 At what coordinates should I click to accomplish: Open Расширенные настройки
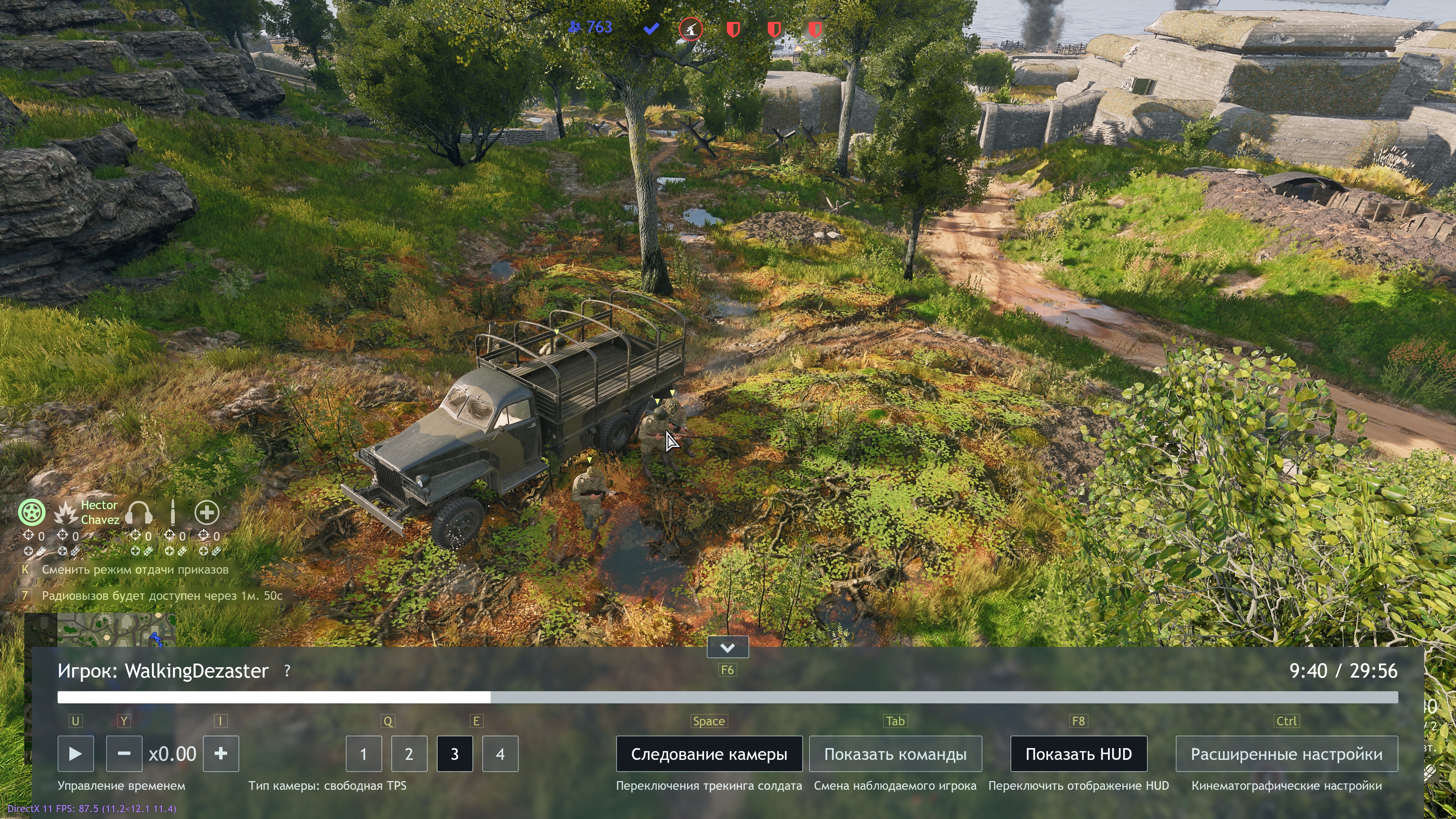[1287, 753]
